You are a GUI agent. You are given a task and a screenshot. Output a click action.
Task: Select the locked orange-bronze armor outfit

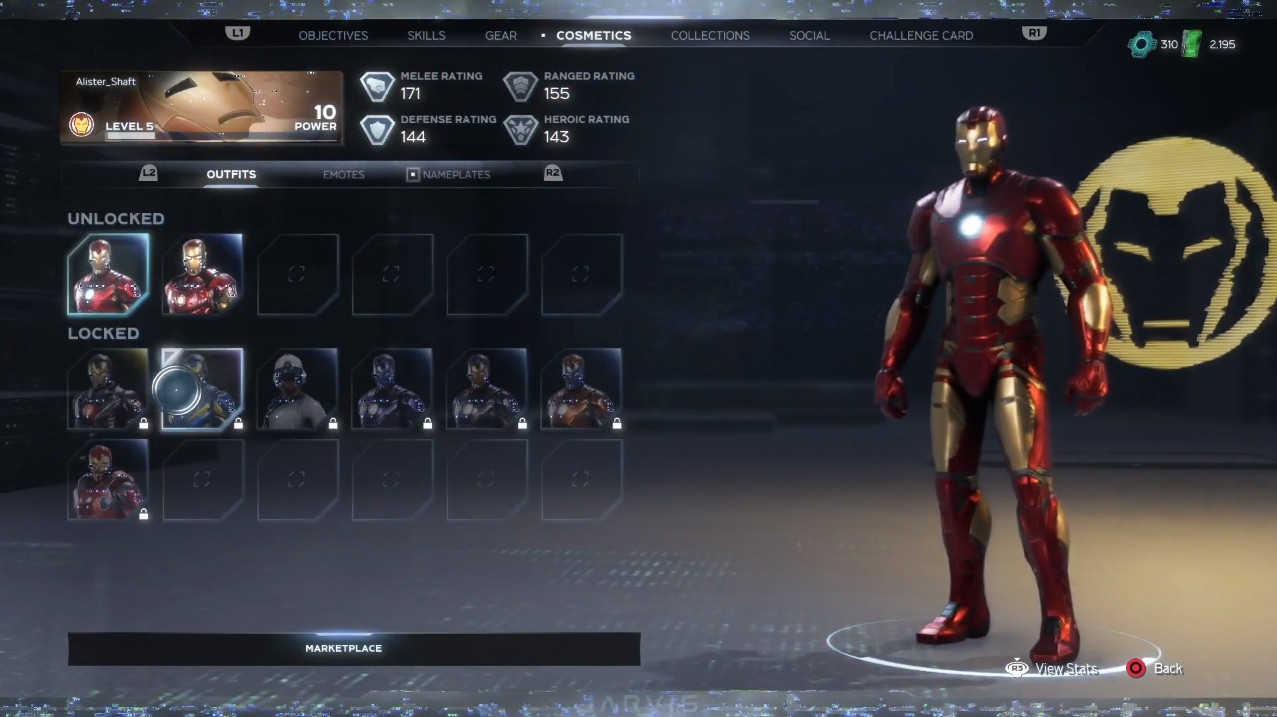[x=581, y=389]
